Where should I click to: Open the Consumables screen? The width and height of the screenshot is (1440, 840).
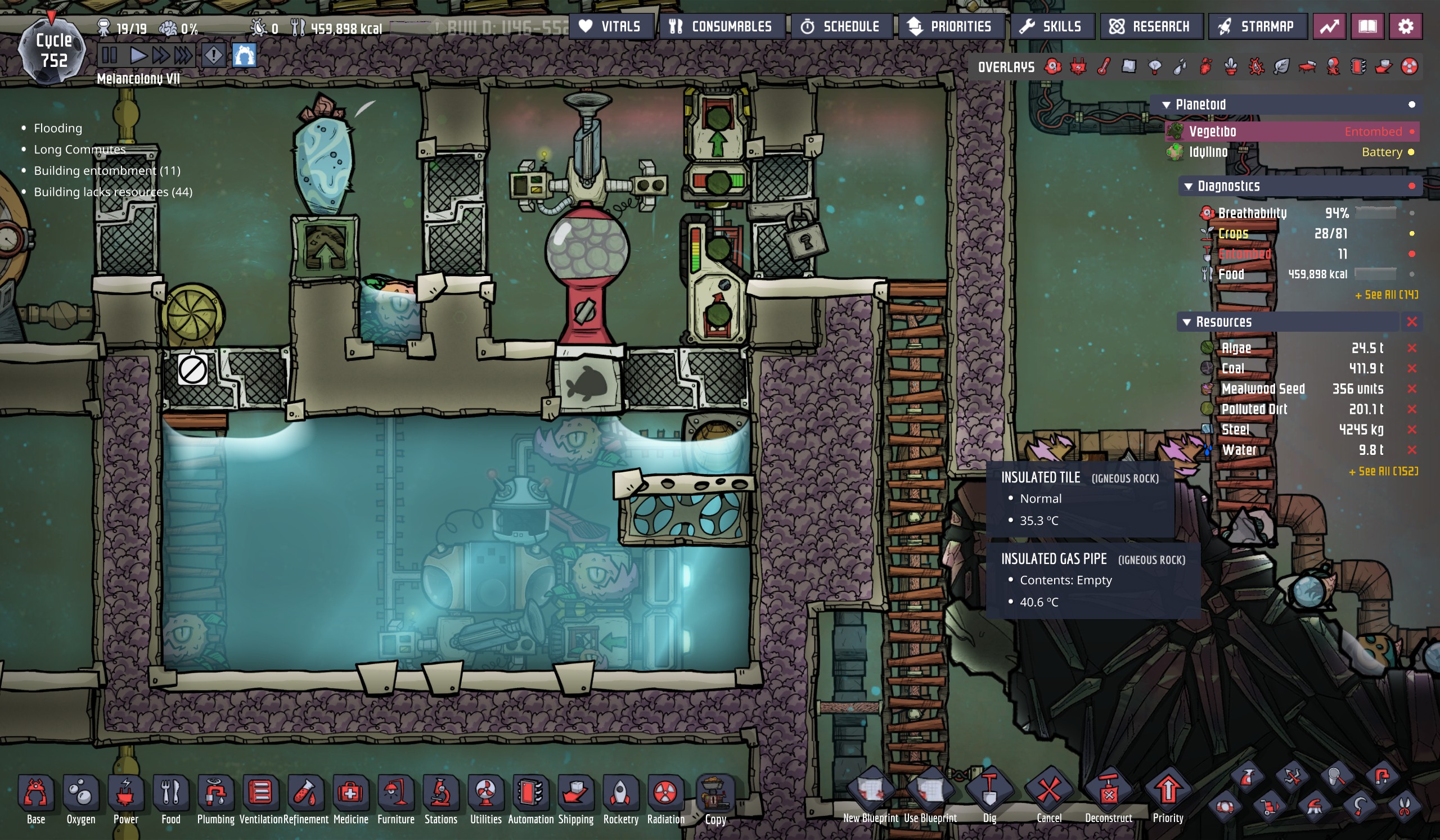[x=722, y=26]
